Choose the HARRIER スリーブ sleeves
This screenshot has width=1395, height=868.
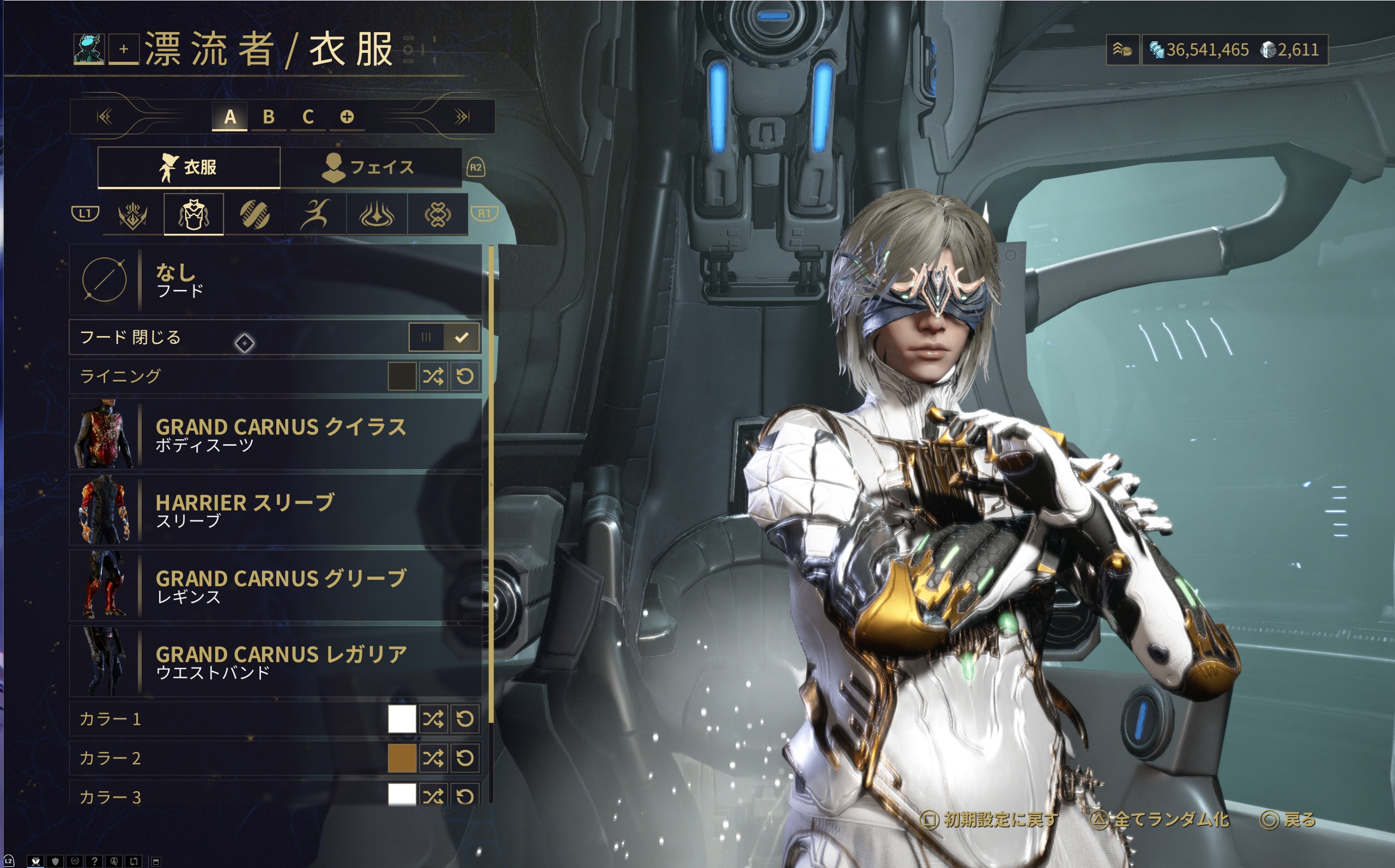coord(276,511)
